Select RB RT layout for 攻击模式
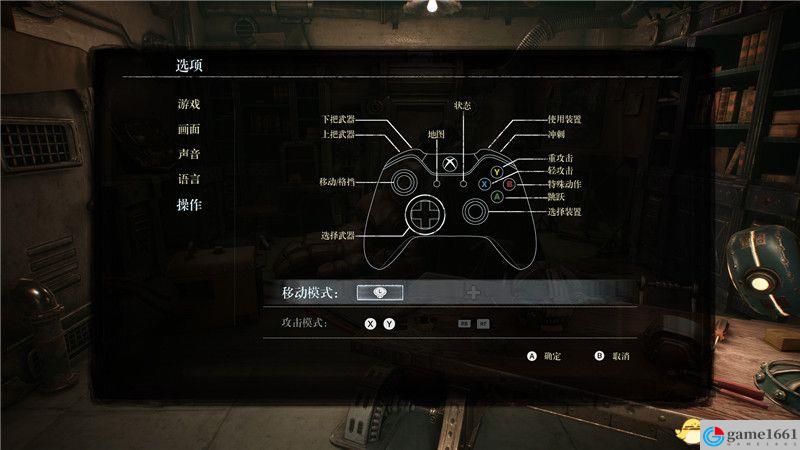Image resolution: width=800 pixels, height=450 pixels. (x=473, y=324)
